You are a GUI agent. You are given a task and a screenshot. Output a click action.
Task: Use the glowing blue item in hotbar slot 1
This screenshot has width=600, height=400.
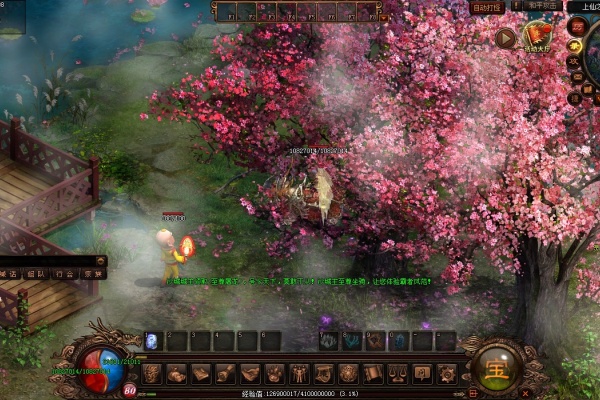pyautogui.click(x=153, y=341)
